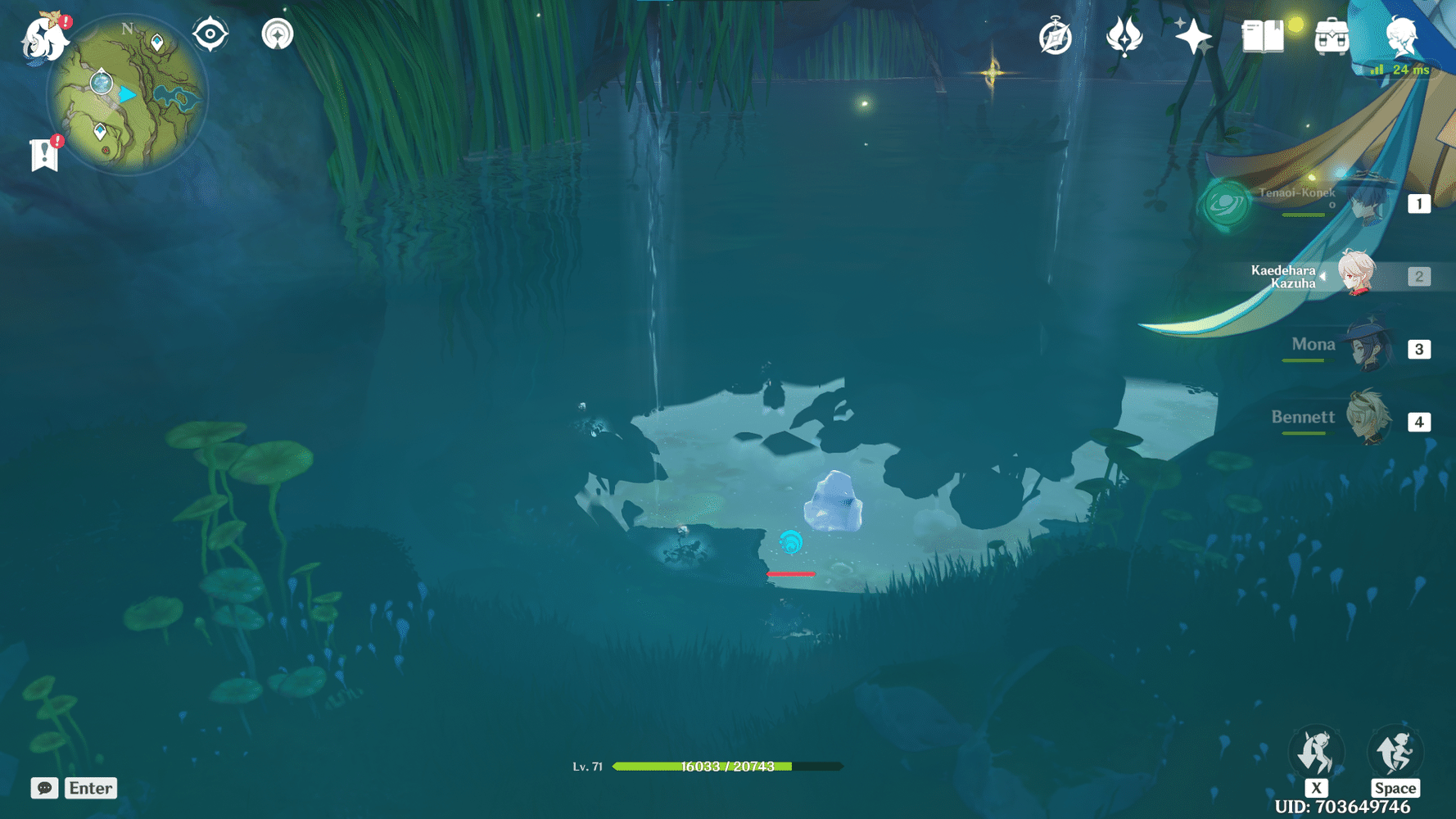Click the Tenaoi-Konek party member portrait
The height and width of the screenshot is (819, 1456).
pyautogui.click(x=1368, y=203)
